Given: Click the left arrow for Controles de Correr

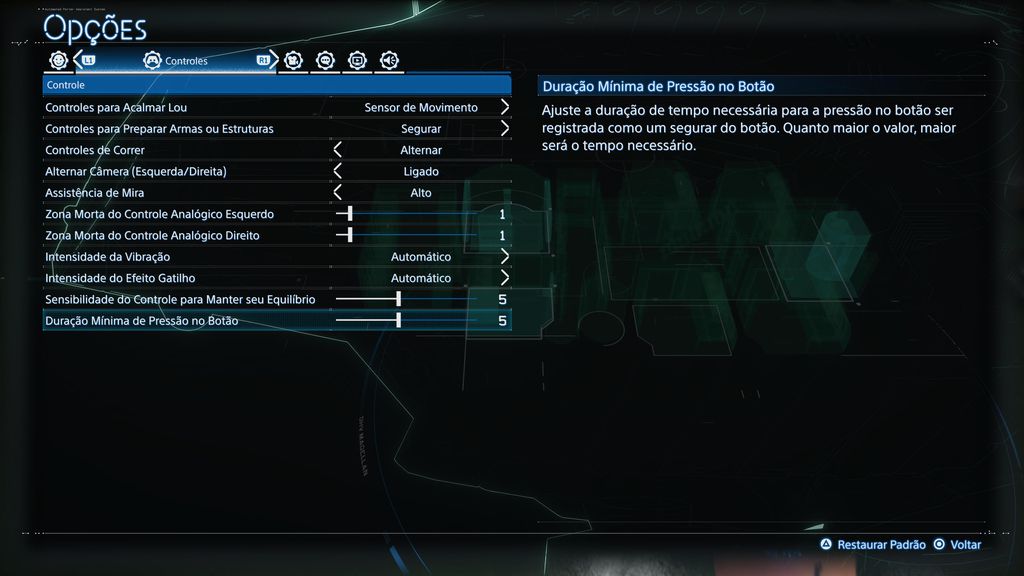Looking at the screenshot, I should (x=338, y=150).
